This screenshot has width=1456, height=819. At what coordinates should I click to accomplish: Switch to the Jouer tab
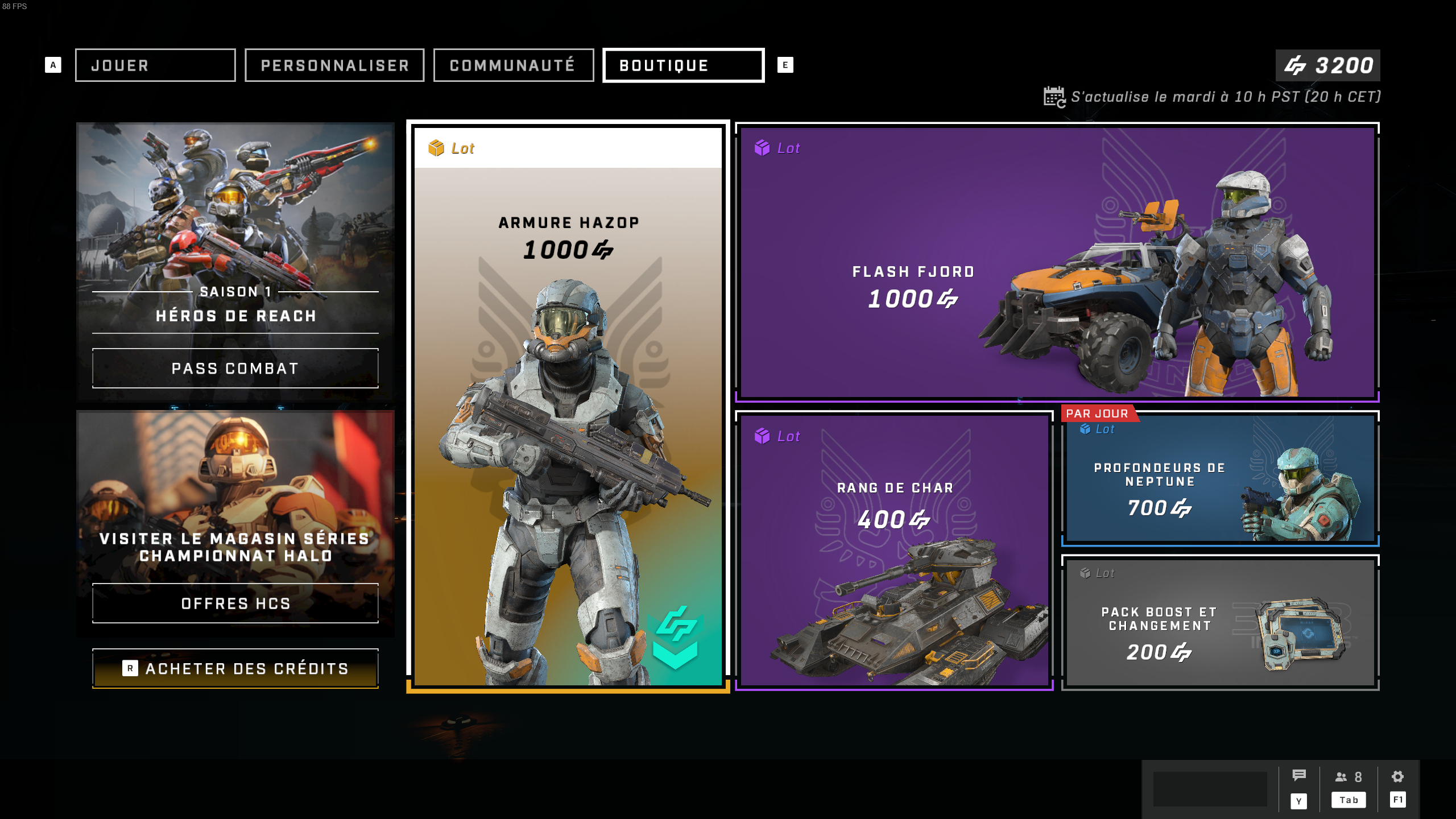coord(155,65)
